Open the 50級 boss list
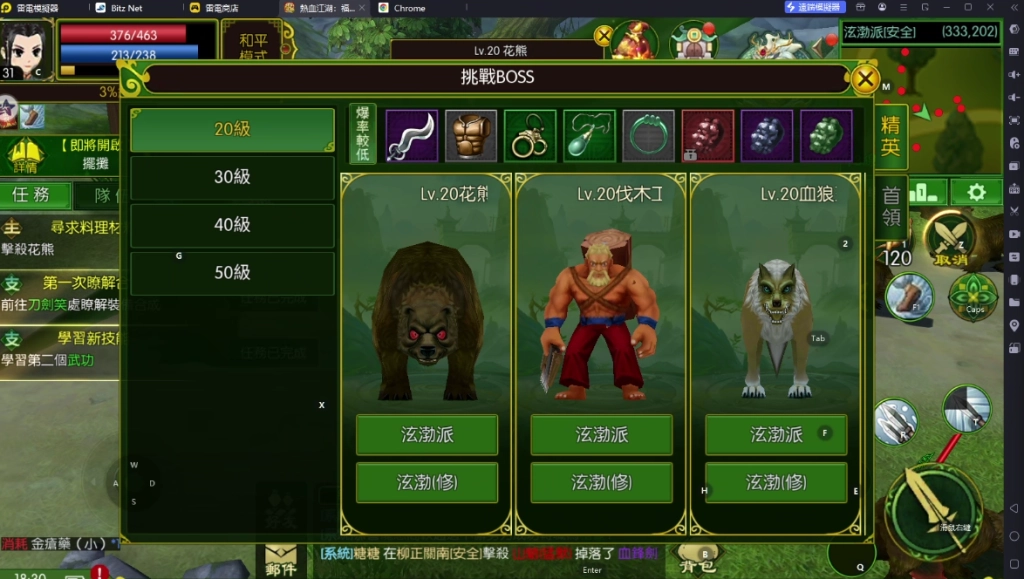 (x=232, y=272)
